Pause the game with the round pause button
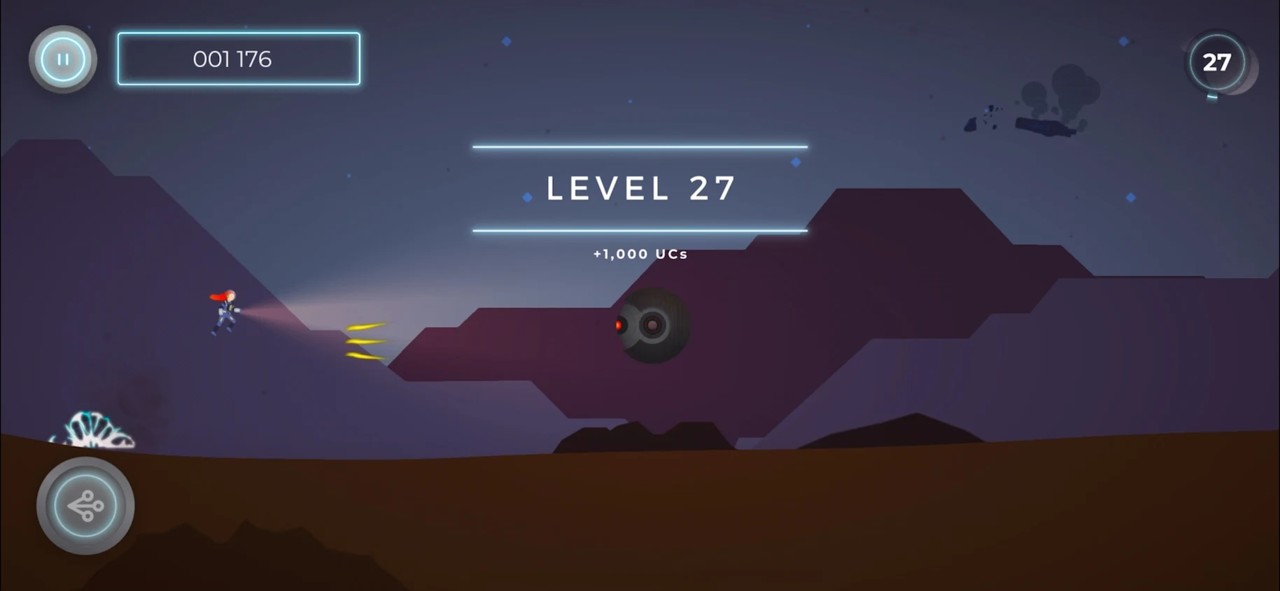 [63, 59]
